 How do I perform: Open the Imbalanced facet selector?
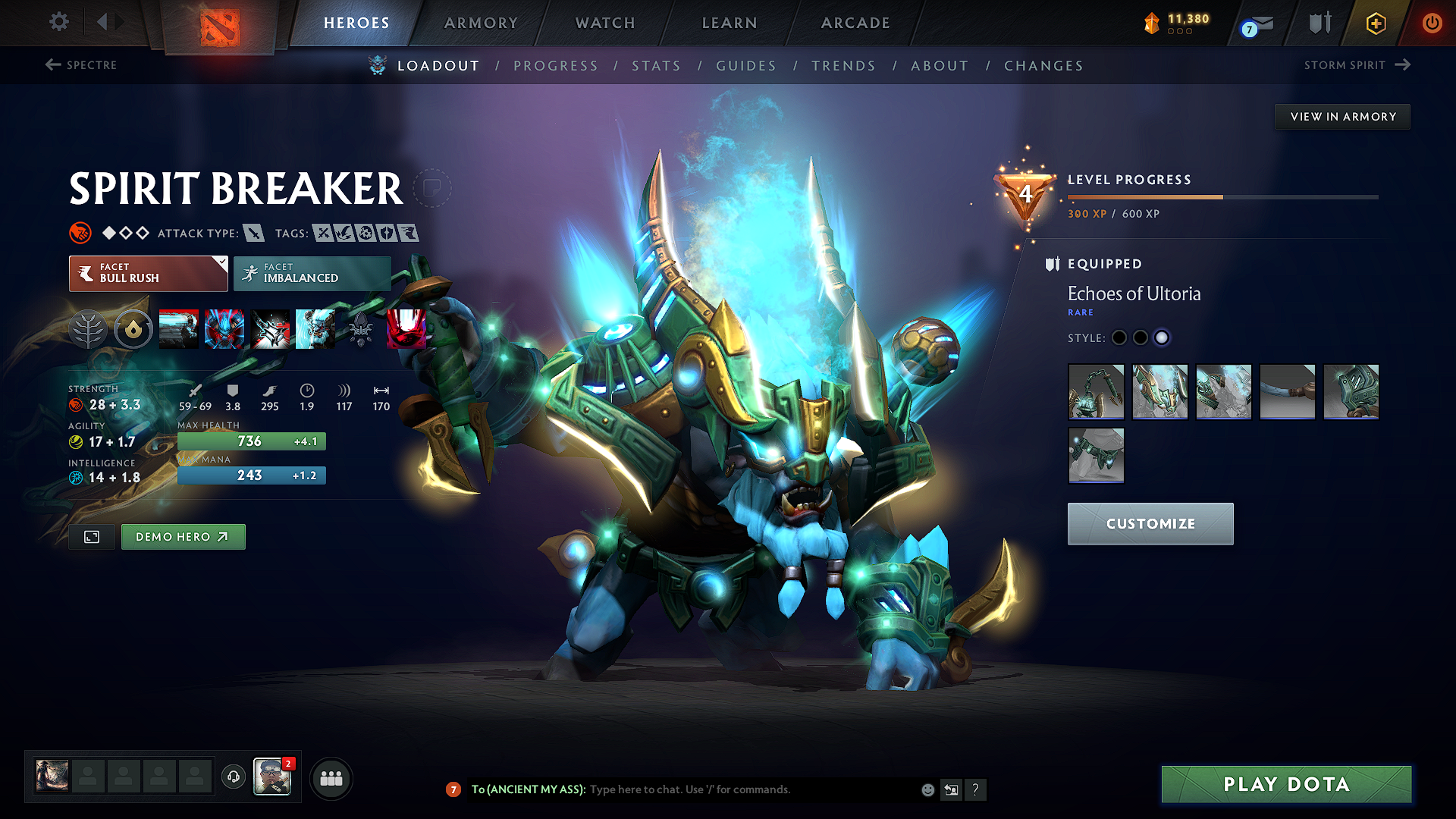click(312, 273)
